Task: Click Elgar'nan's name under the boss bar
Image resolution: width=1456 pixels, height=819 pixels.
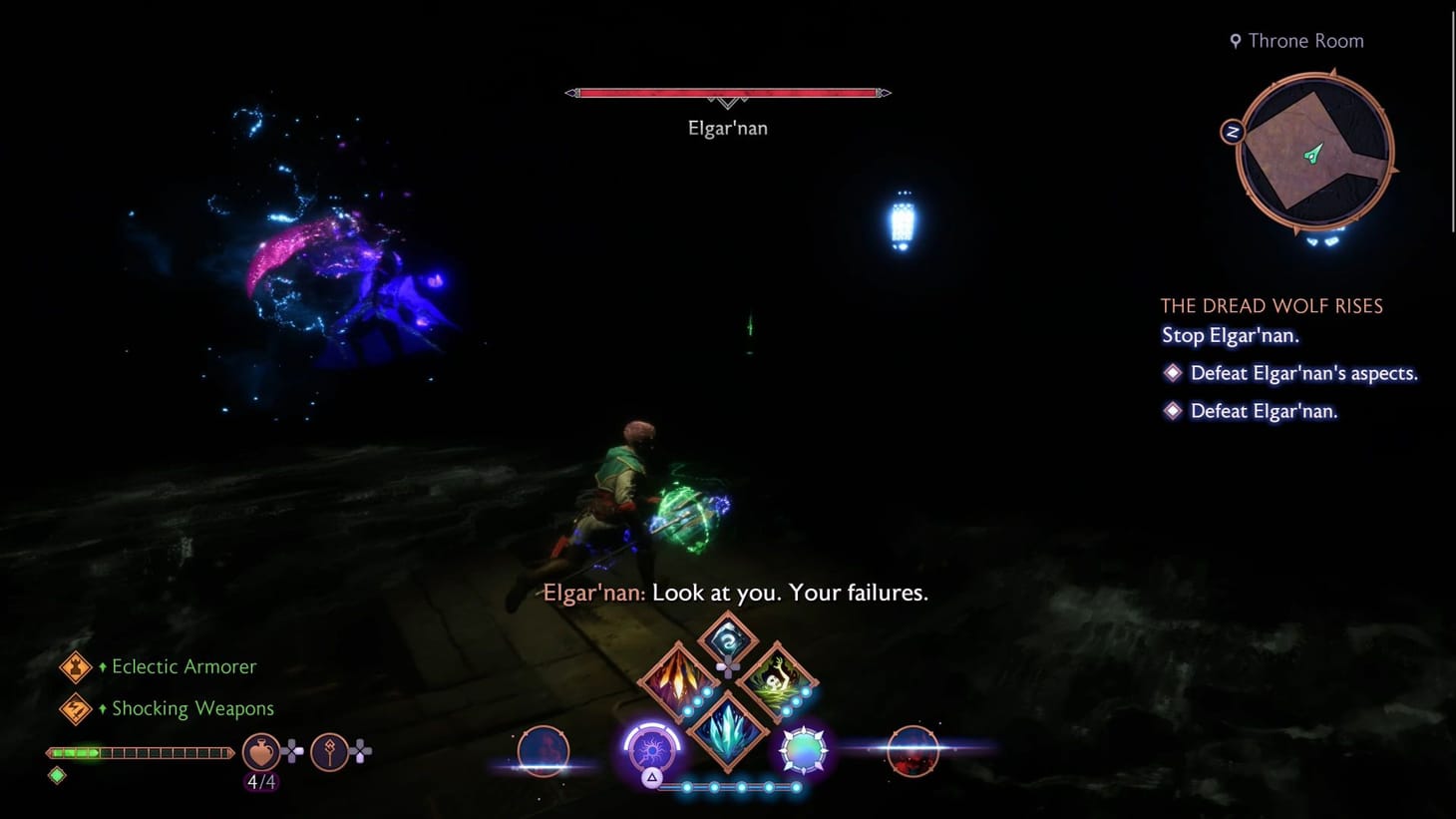Action: 727,128
